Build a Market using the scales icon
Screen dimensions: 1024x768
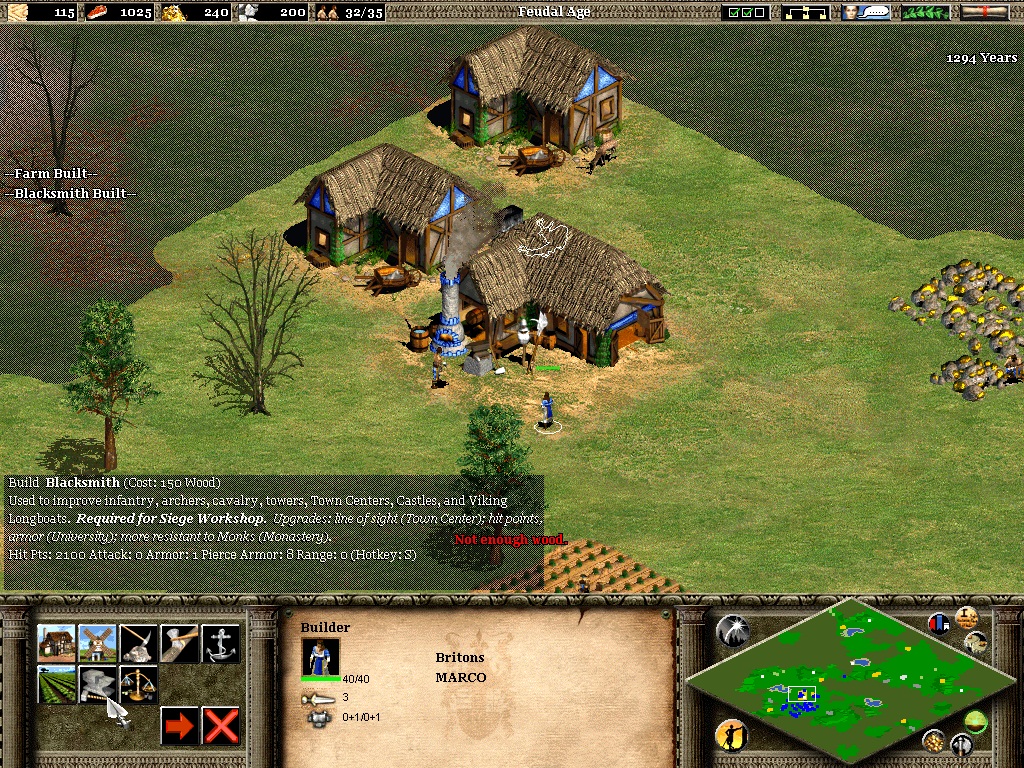(x=139, y=685)
